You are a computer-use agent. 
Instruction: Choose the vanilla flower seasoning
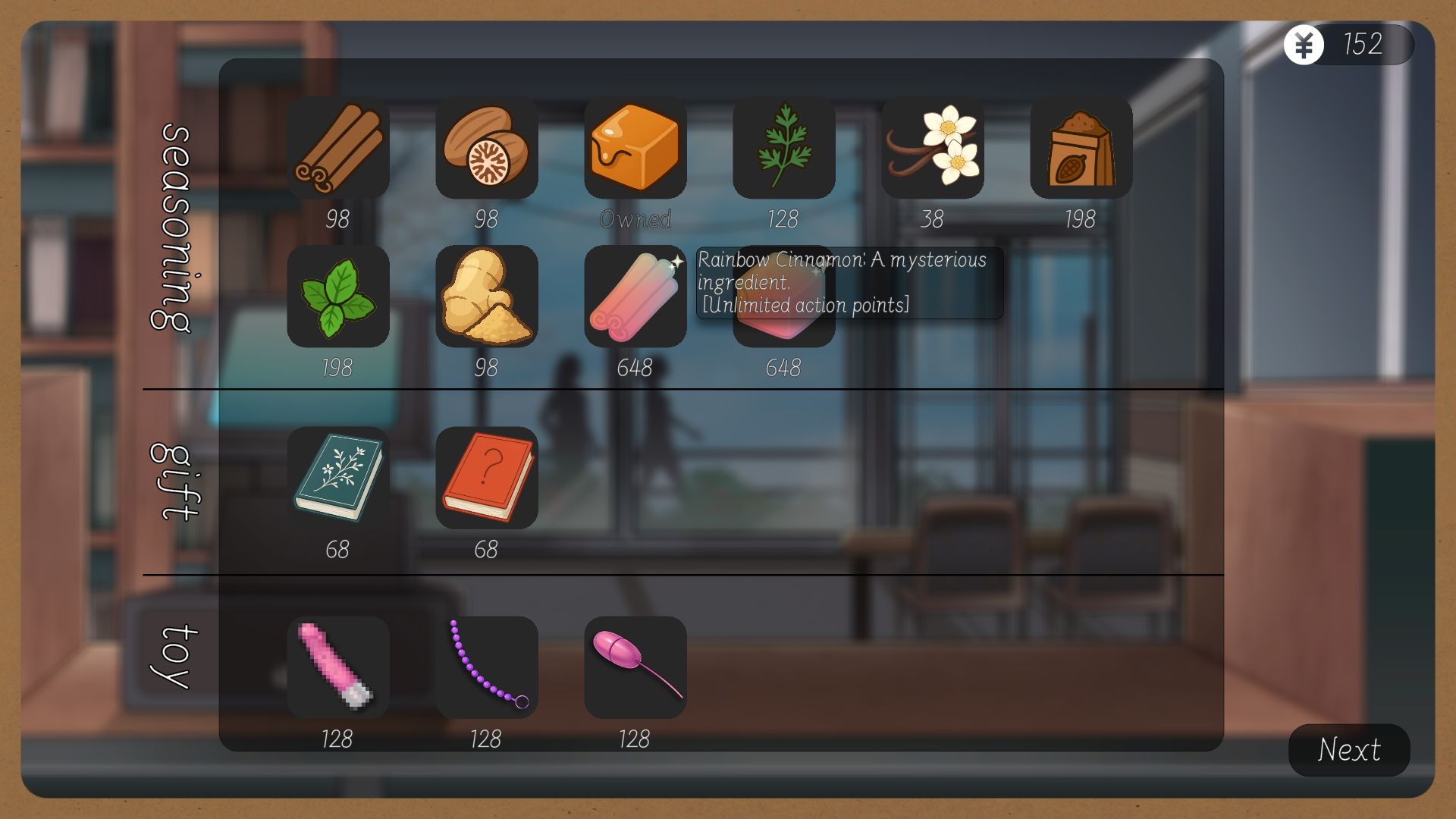tap(933, 148)
